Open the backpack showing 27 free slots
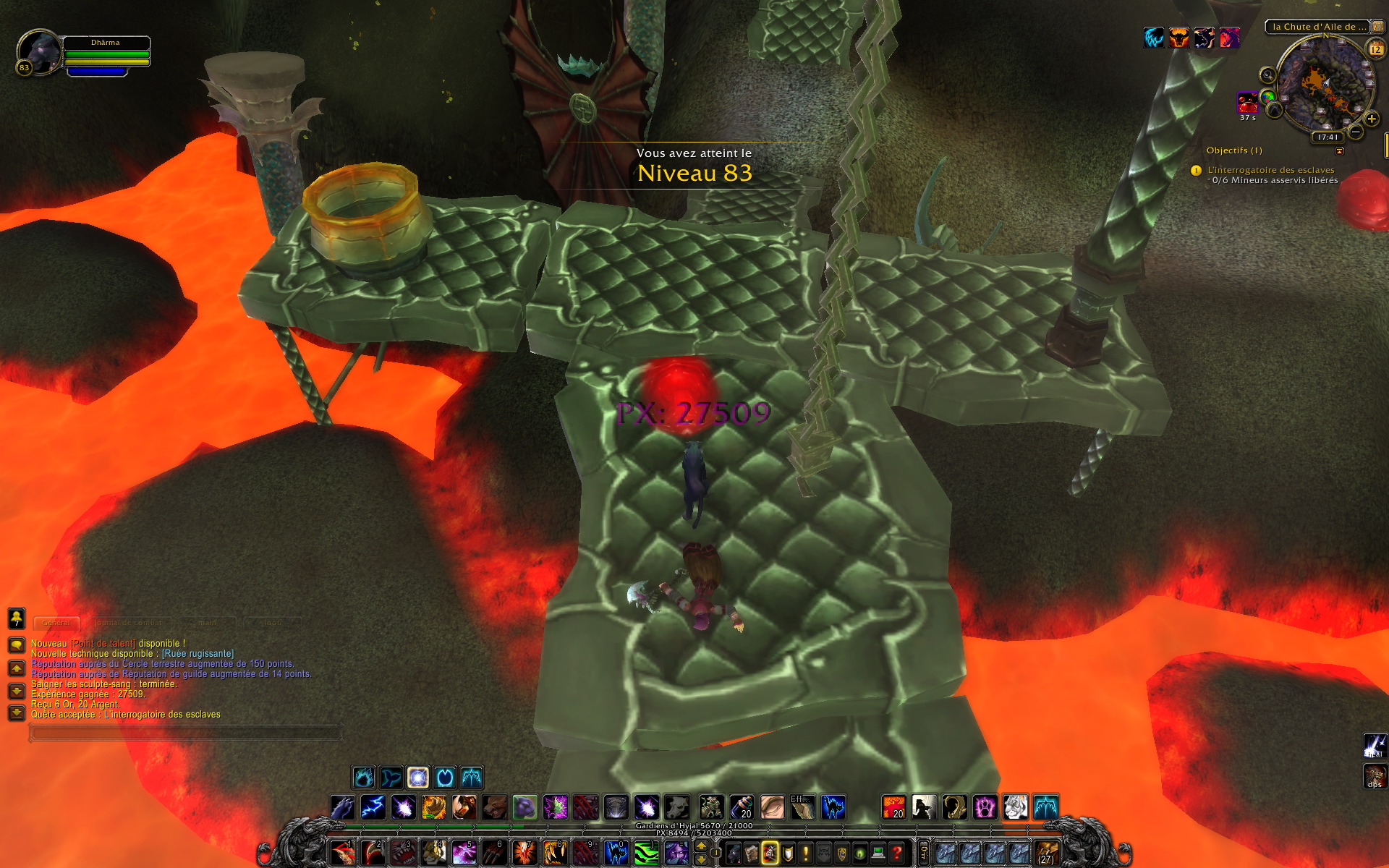The height and width of the screenshot is (868, 1389). [1046, 854]
